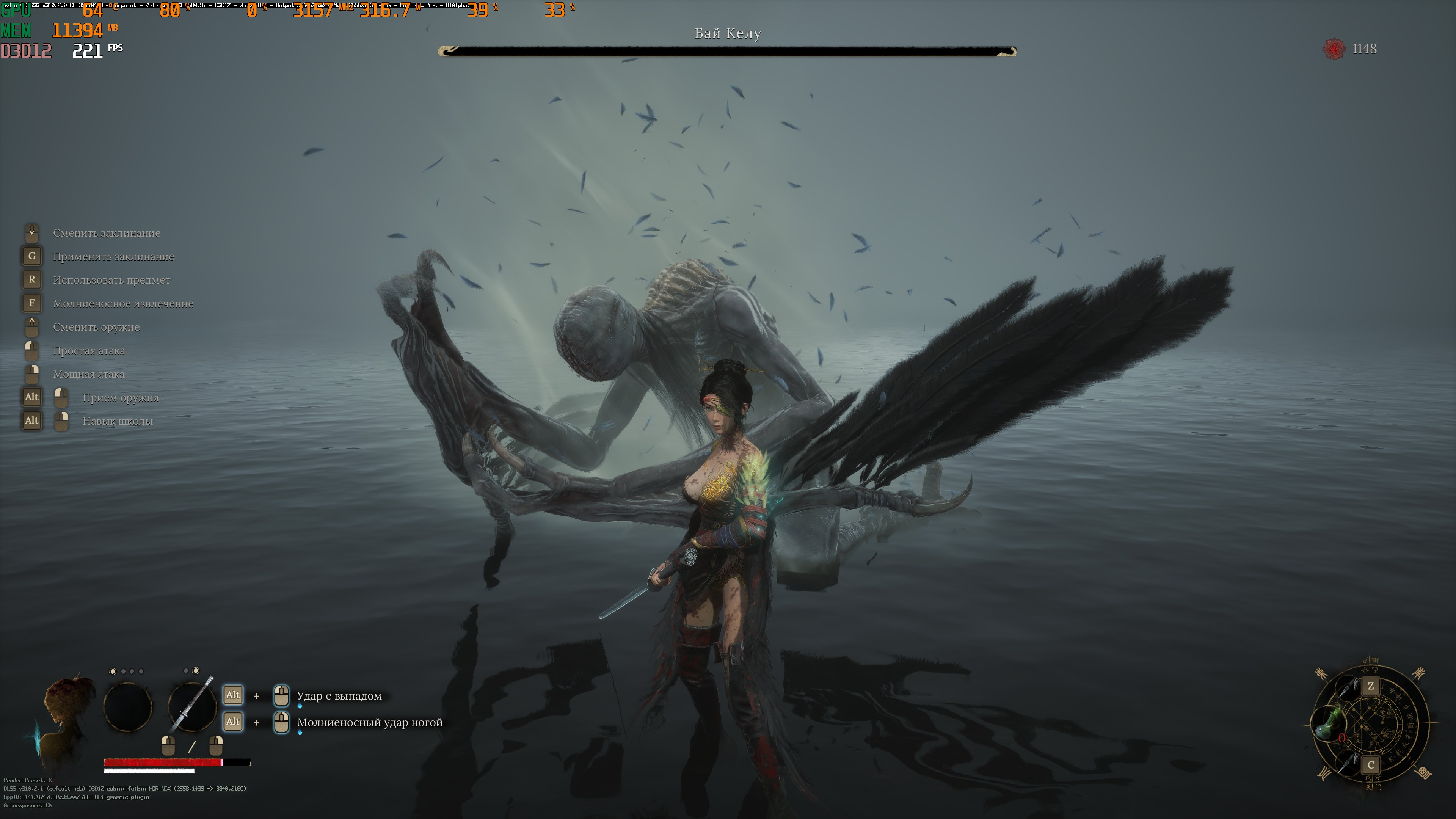Image resolution: width=1456 pixels, height=819 pixels.
Task: Use the green gourd flask item
Action: [1329, 723]
